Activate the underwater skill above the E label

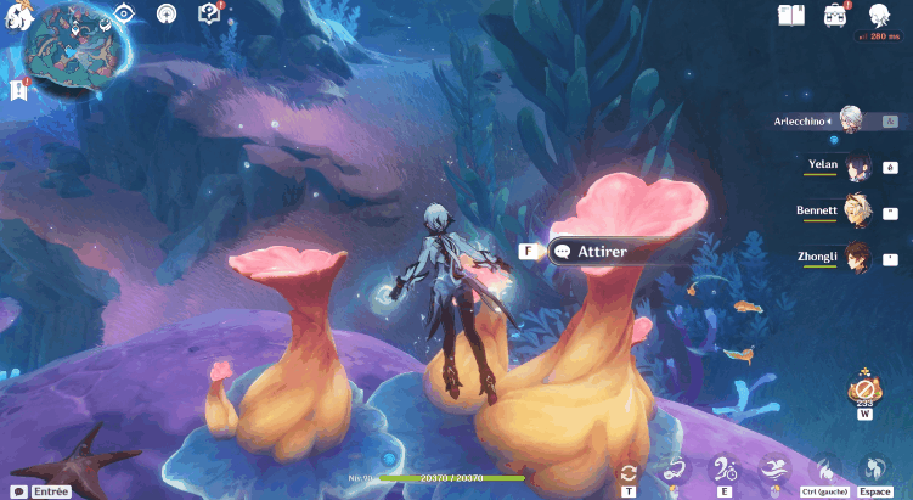[x=722, y=468]
